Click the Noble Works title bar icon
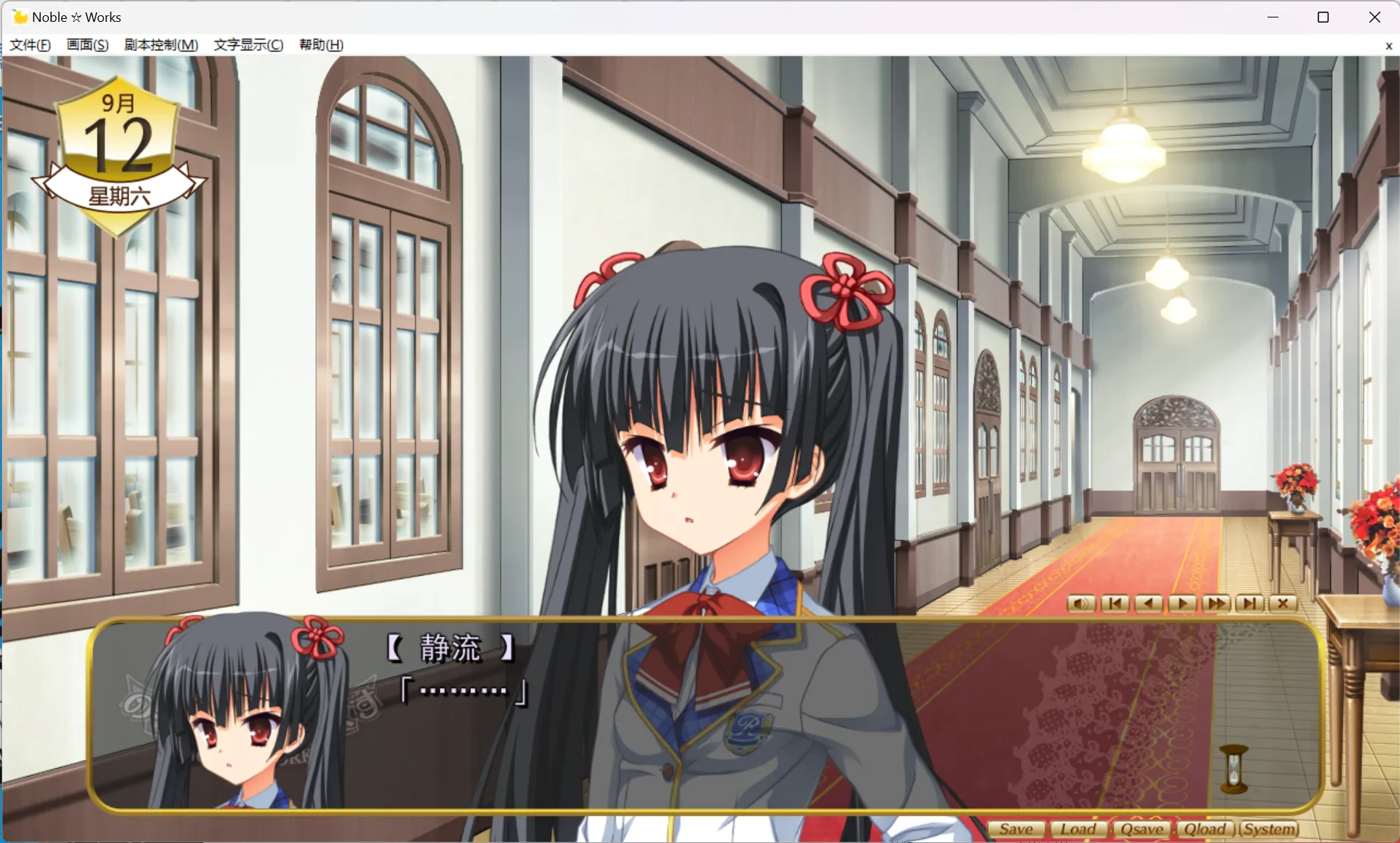This screenshot has width=1400, height=843. tap(19, 16)
